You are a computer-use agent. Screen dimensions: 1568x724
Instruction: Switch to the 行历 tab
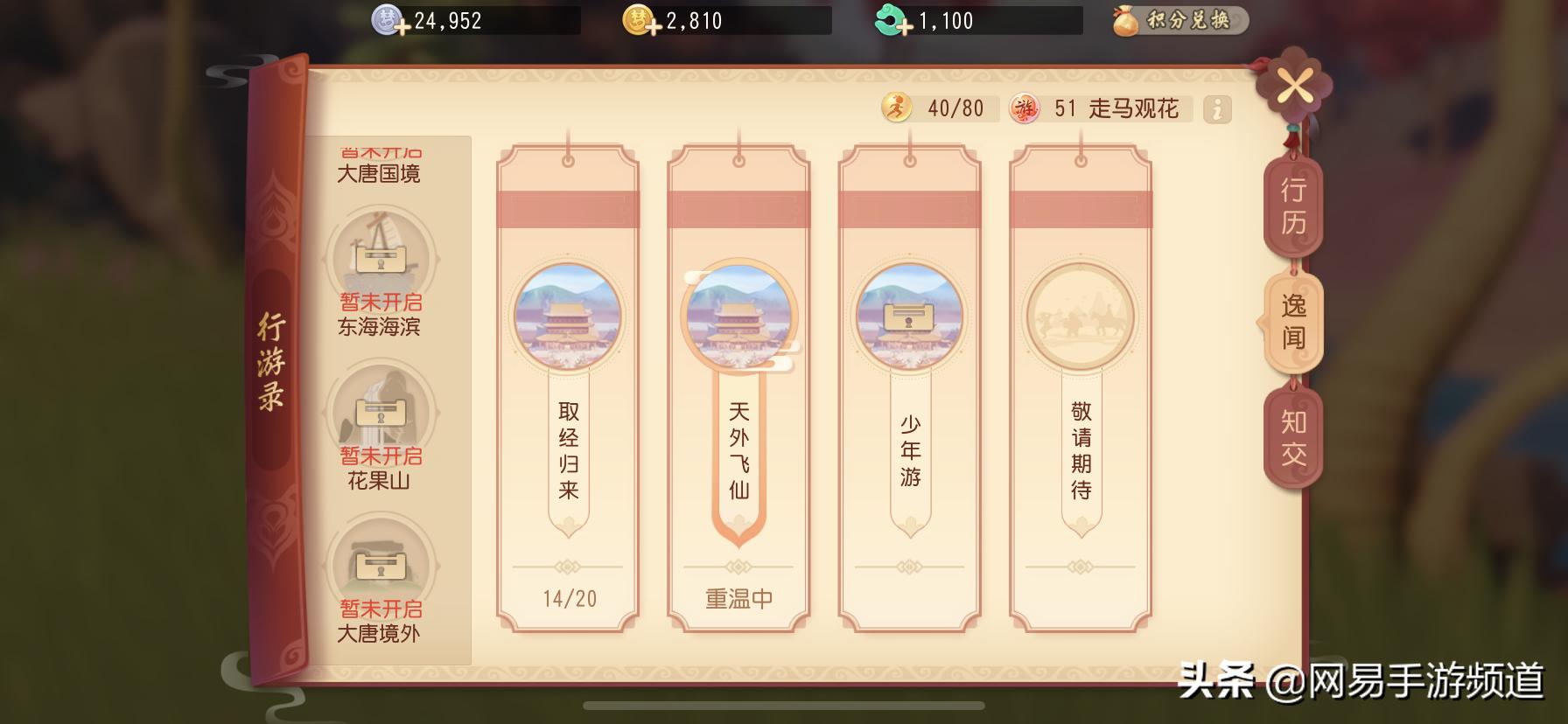coord(1295,205)
